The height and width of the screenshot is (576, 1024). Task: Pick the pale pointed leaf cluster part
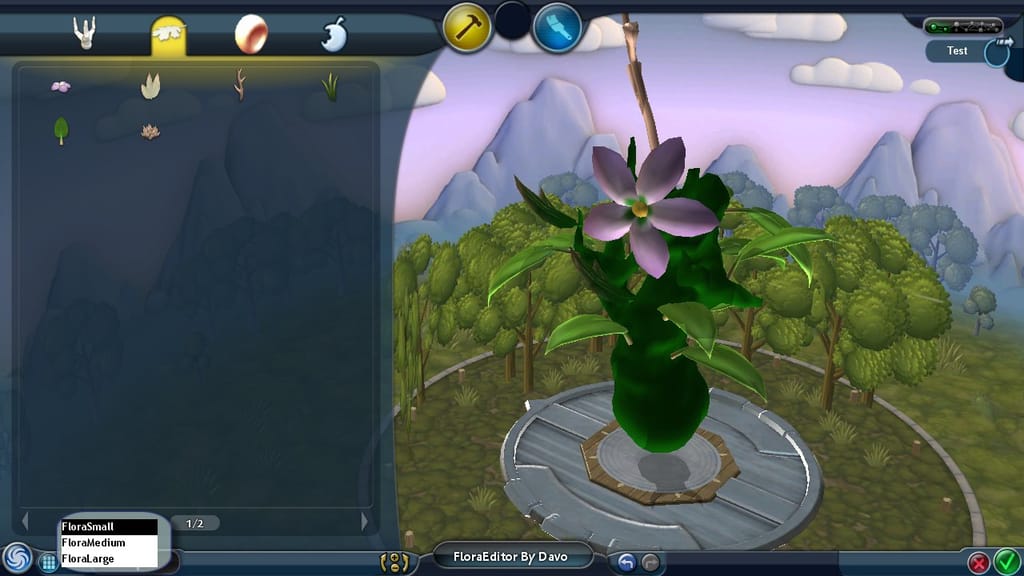click(150, 87)
